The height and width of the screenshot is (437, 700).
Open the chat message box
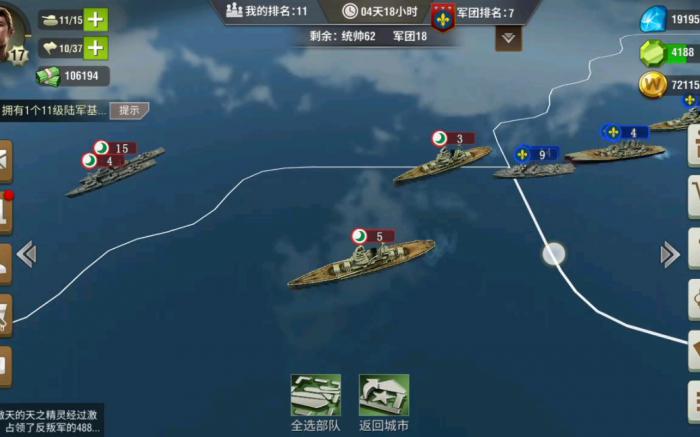coord(50,420)
